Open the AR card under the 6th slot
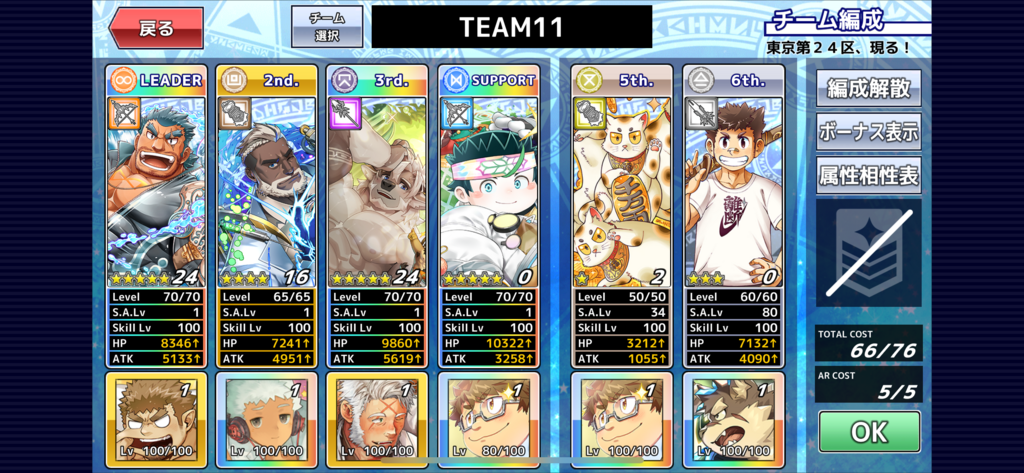 pos(733,419)
